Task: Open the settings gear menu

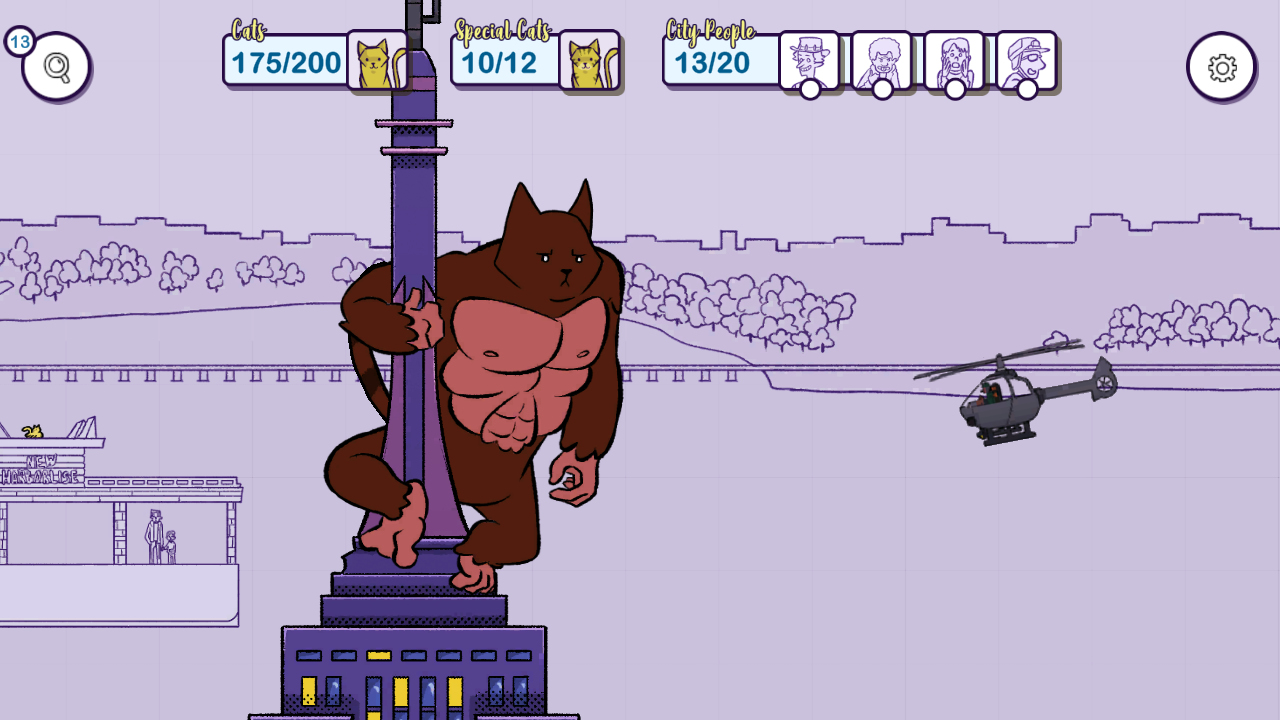Action: click(x=1221, y=66)
